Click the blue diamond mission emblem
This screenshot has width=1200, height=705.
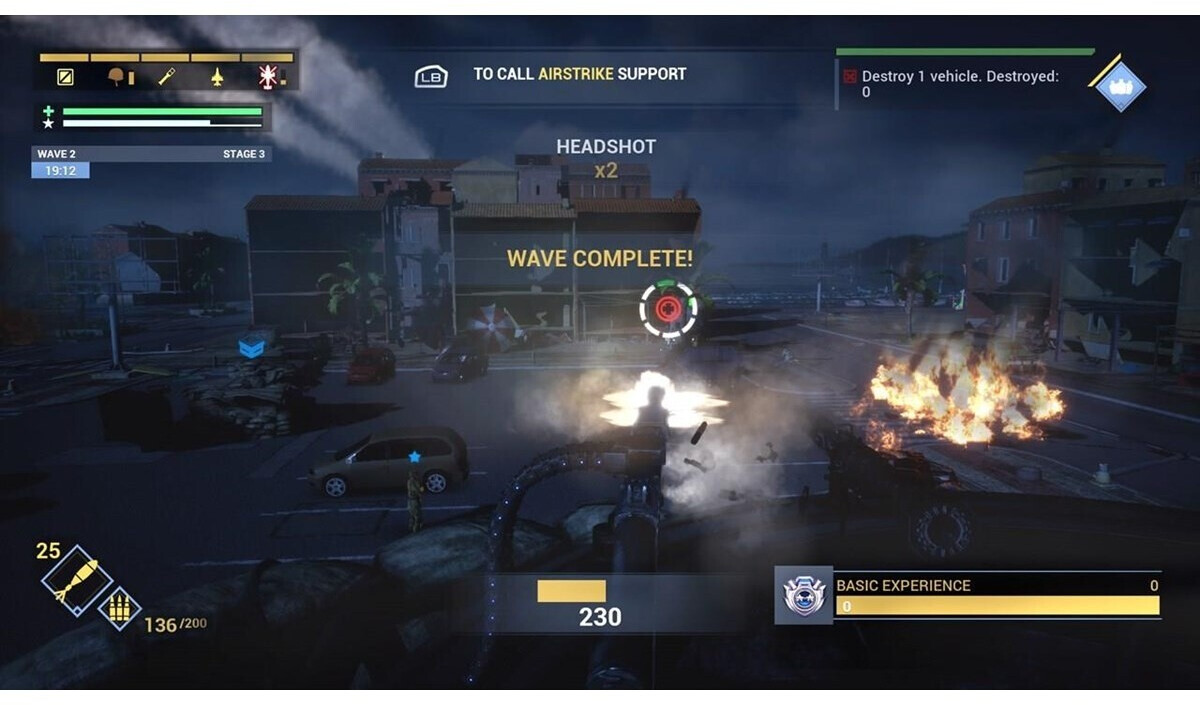coord(1120,86)
